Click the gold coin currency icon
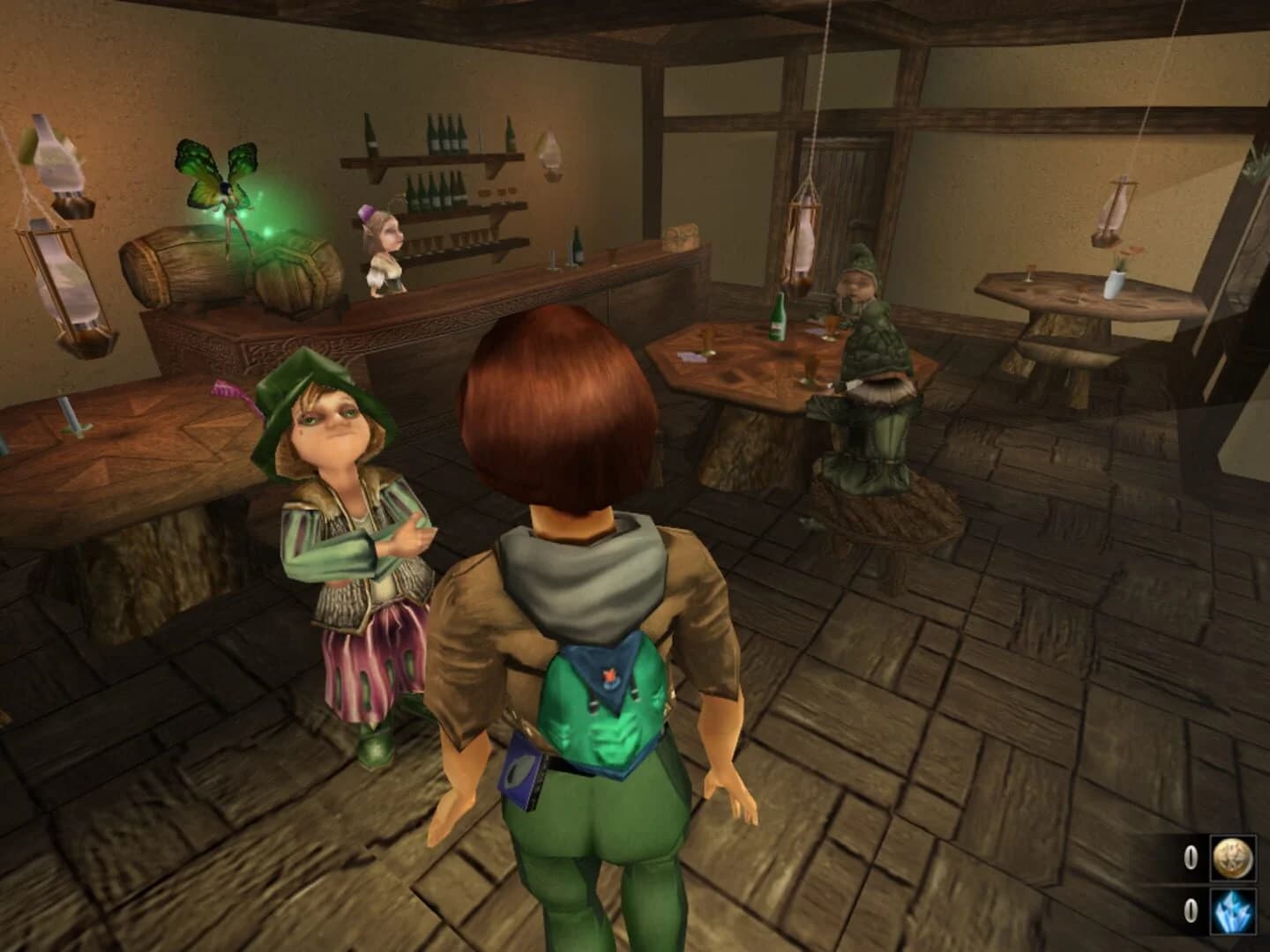The height and width of the screenshot is (952, 1270). tap(1233, 857)
